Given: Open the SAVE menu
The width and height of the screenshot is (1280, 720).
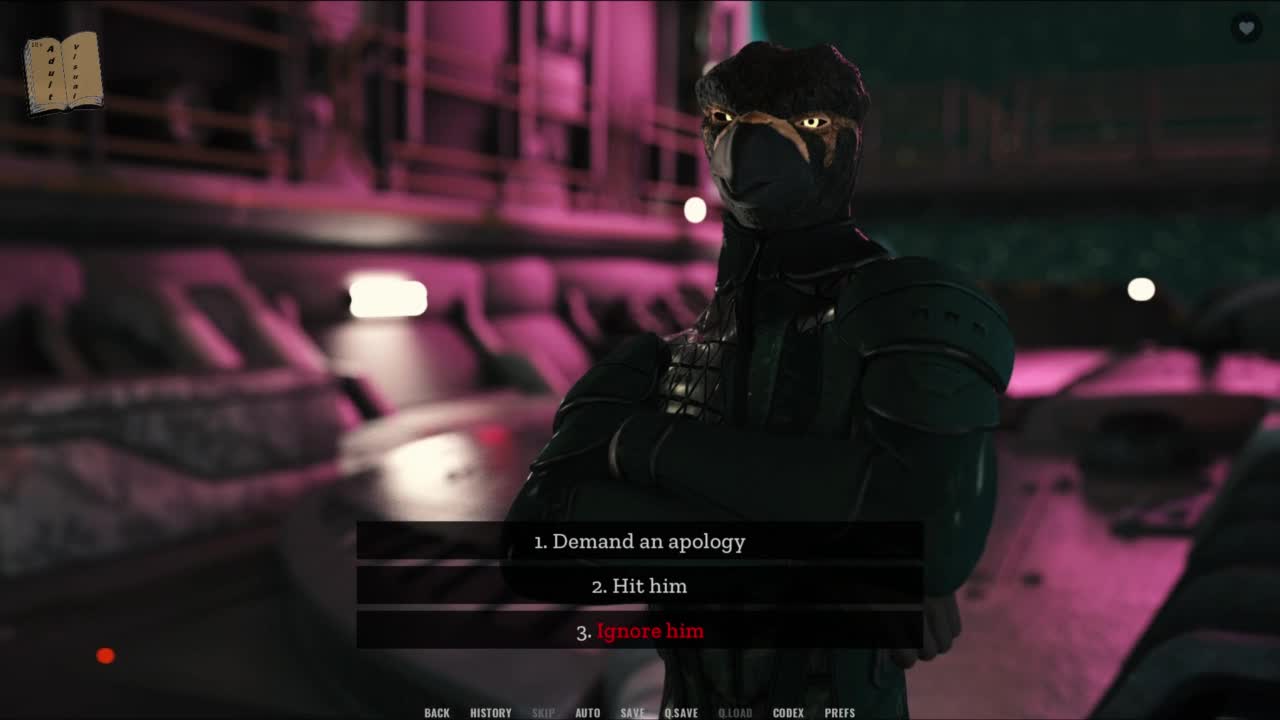Looking at the screenshot, I should click(632, 712).
